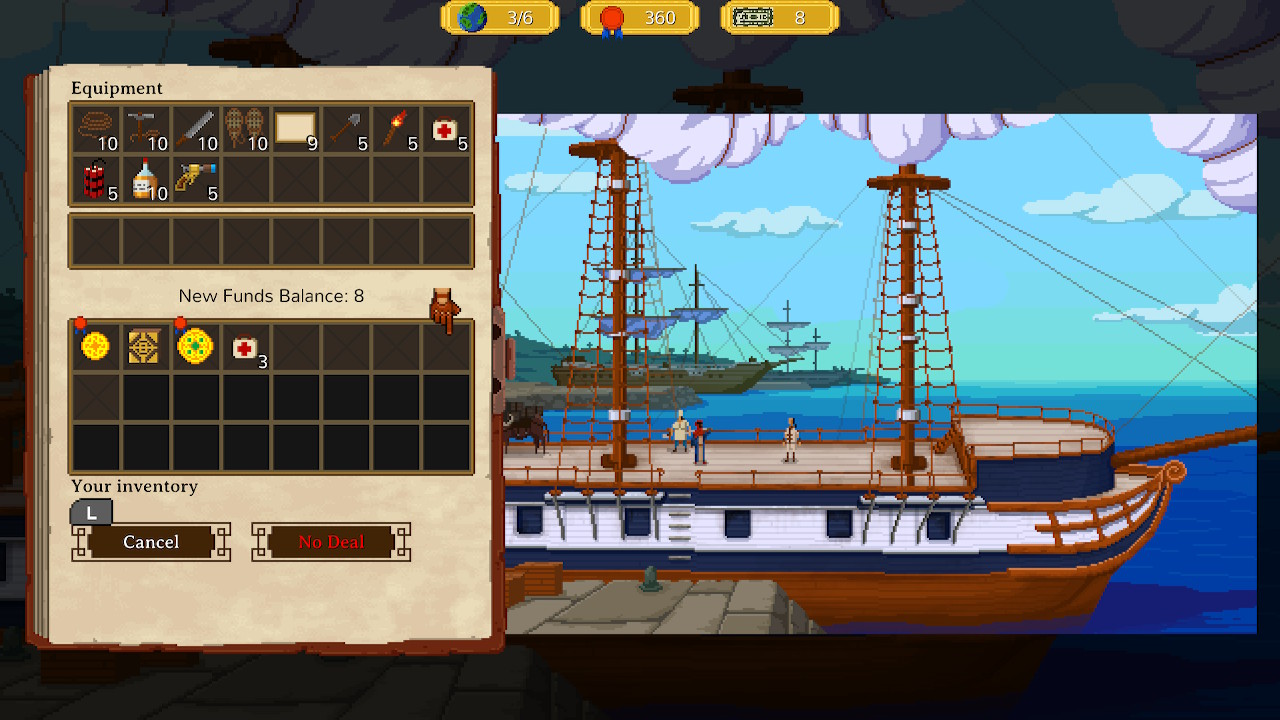Select the snowshoes item slot
The width and height of the screenshot is (1280, 720).
246,129
